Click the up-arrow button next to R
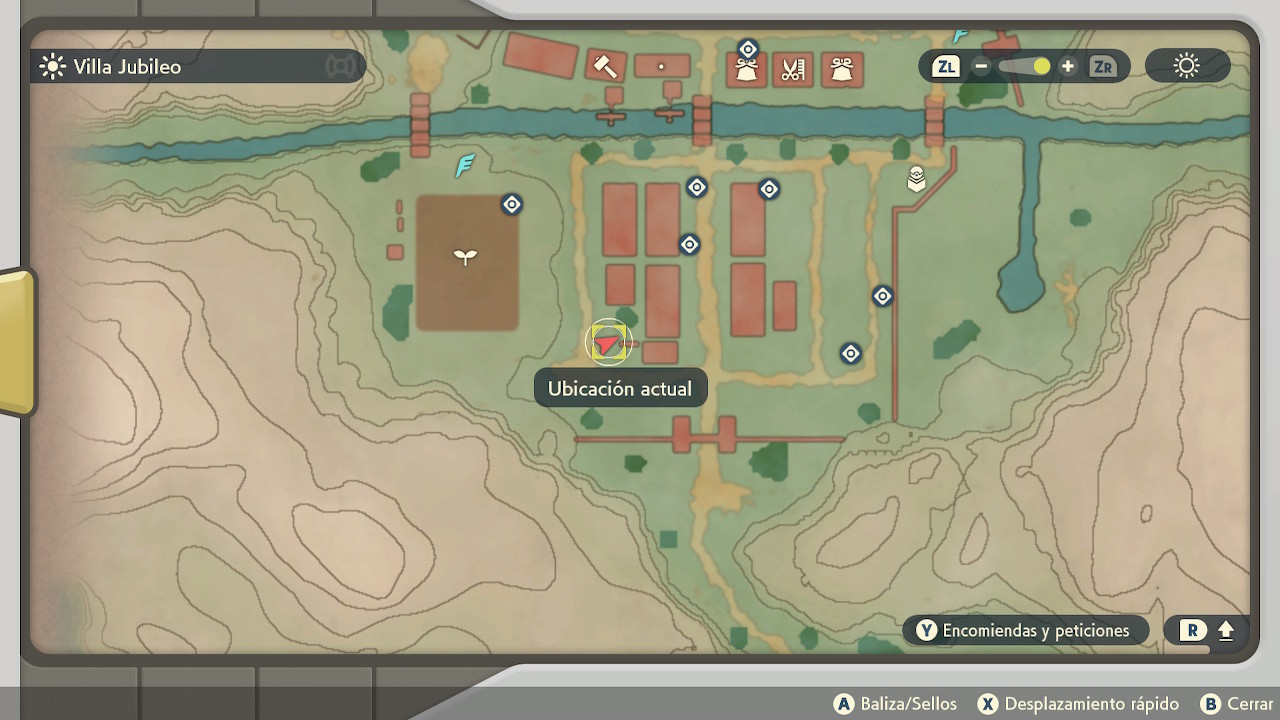This screenshot has height=720, width=1280. [x=1226, y=631]
